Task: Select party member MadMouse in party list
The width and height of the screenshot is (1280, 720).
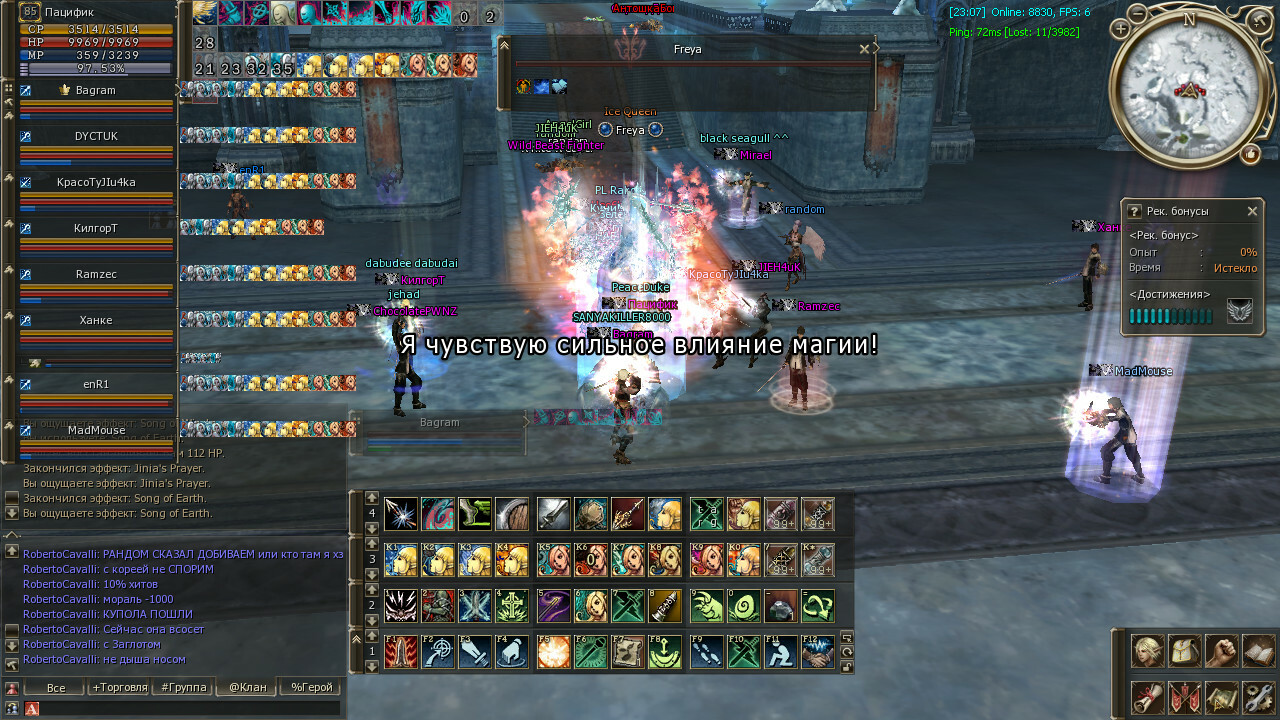Action: click(96, 431)
